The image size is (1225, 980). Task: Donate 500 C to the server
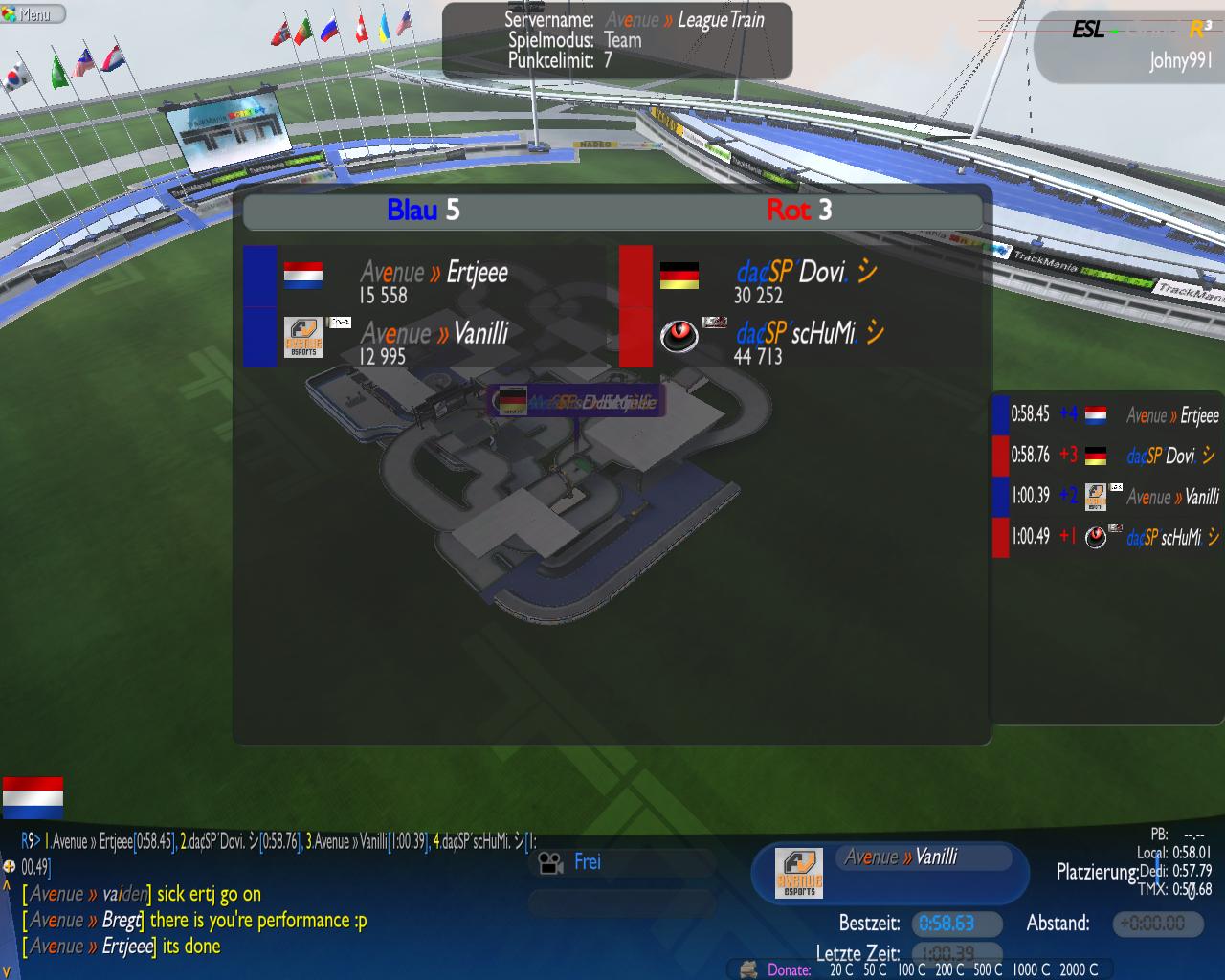[x=988, y=969]
